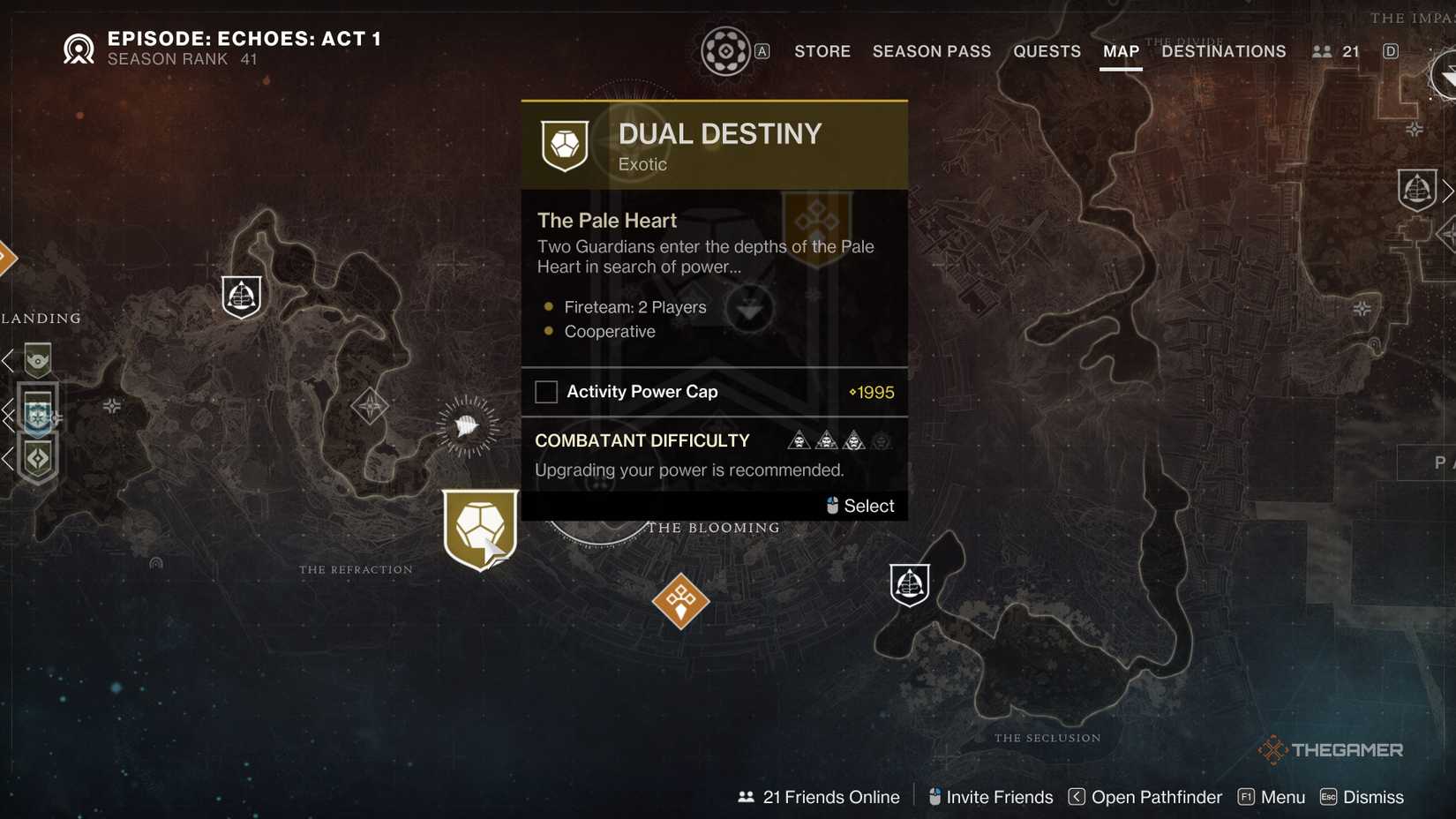Expand the chevron beside the bottom quest banner
The image size is (1456, 819).
(x=4, y=459)
